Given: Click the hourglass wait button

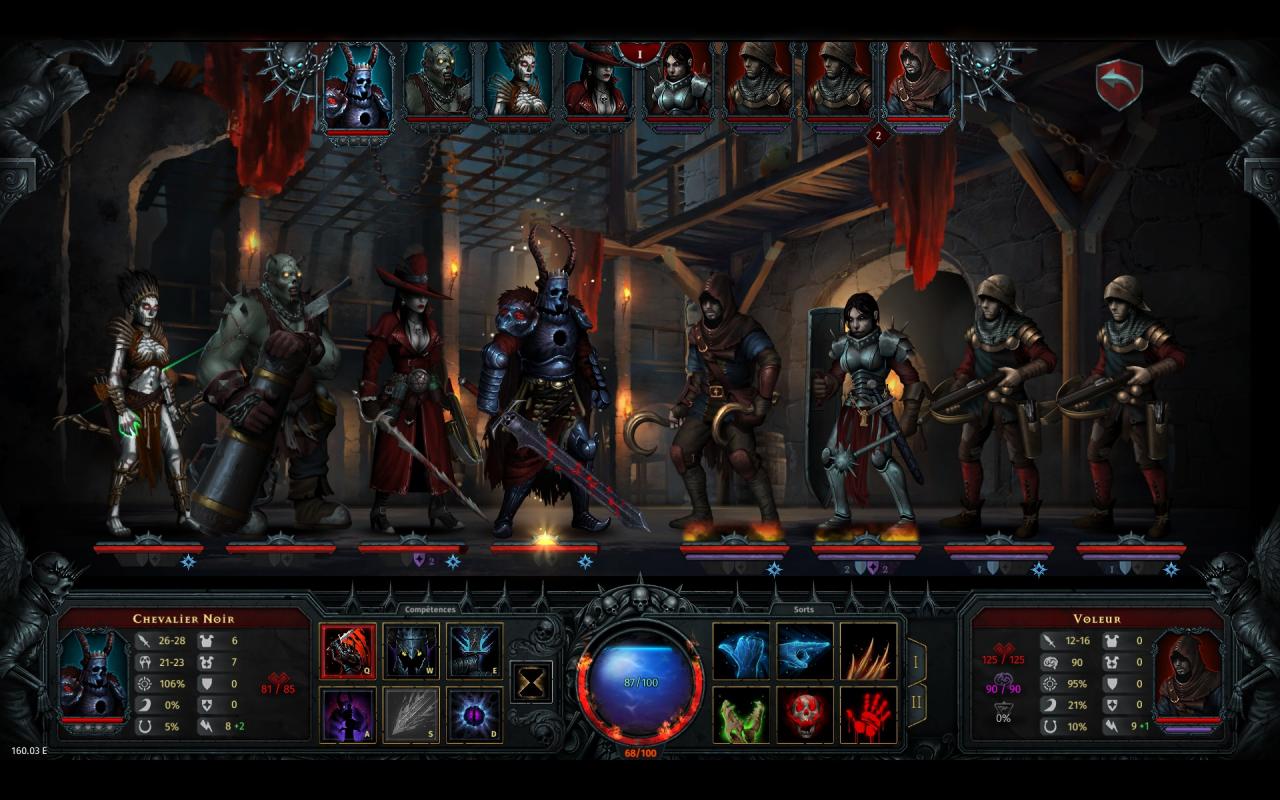Looking at the screenshot, I should [532, 682].
